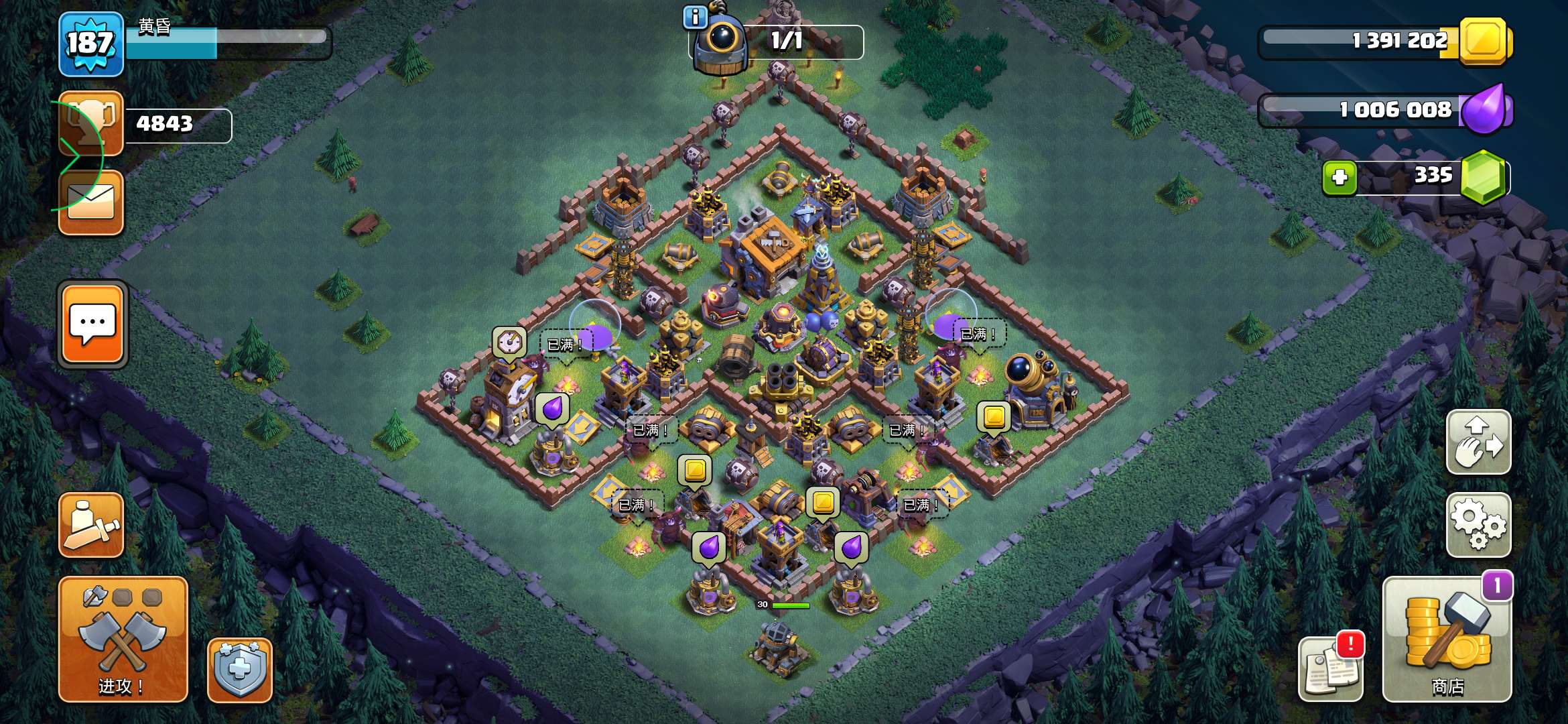
Task: Tap the clock tower boost bubble
Action: 509,342
